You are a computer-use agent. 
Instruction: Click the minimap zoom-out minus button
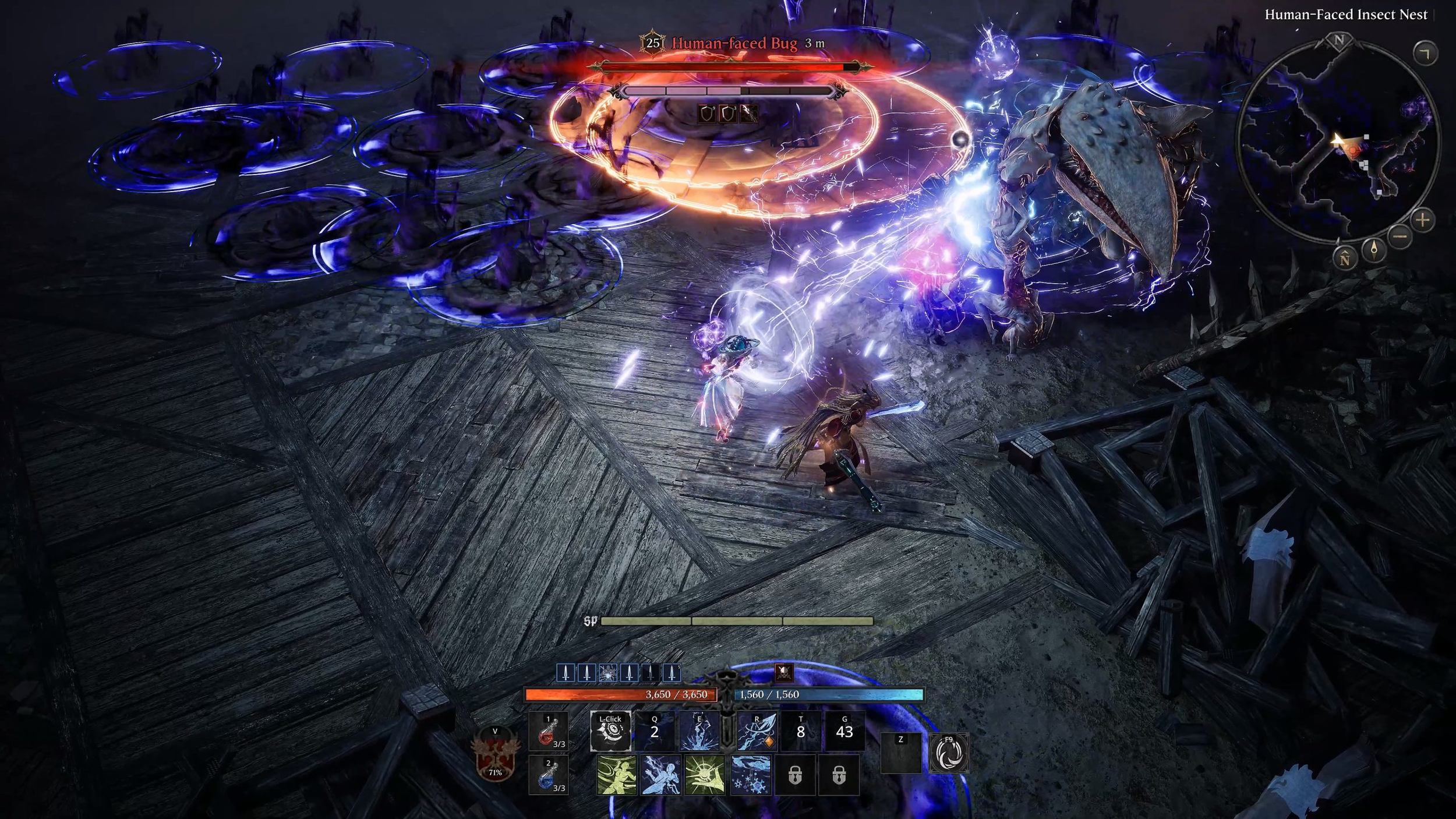click(x=1400, y=236)
